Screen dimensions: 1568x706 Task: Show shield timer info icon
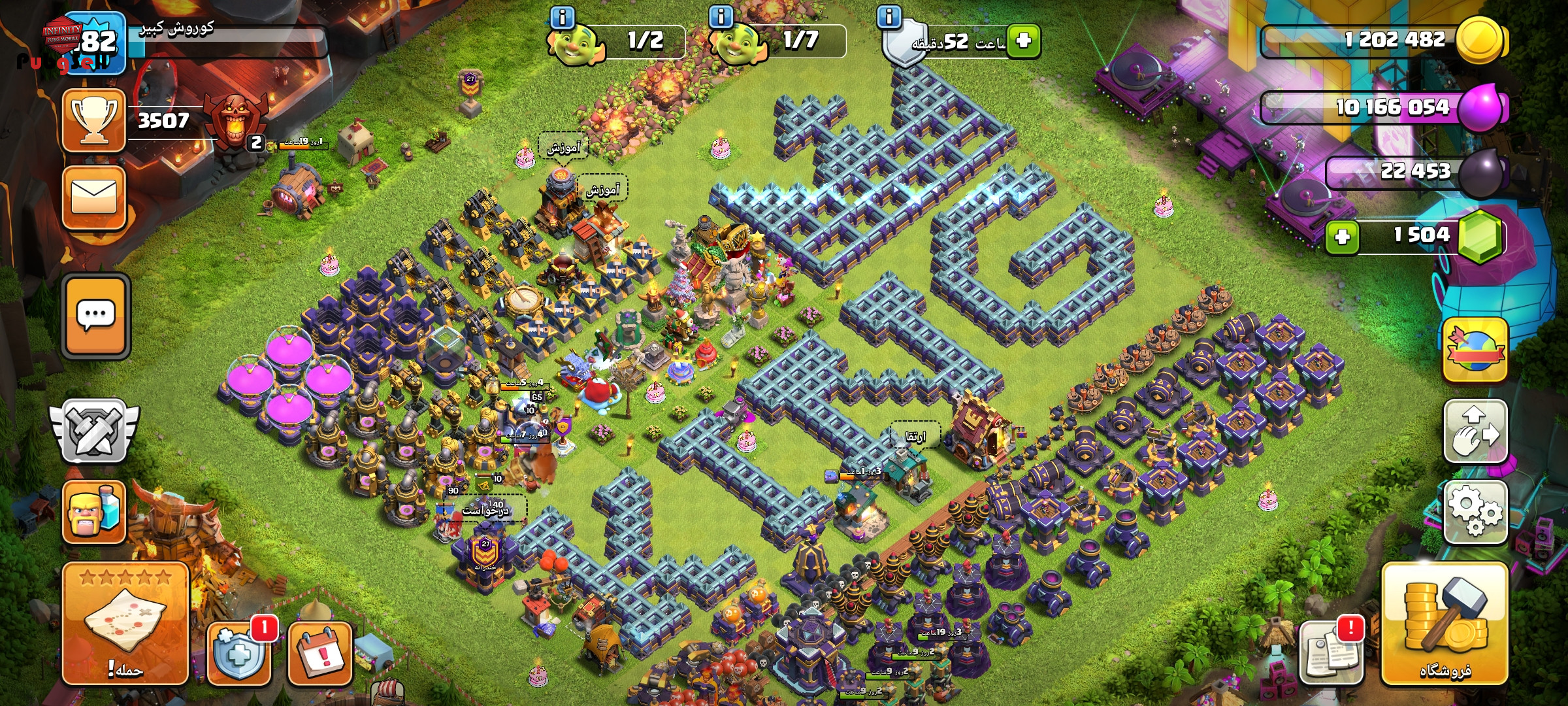(x=889, y=17)
